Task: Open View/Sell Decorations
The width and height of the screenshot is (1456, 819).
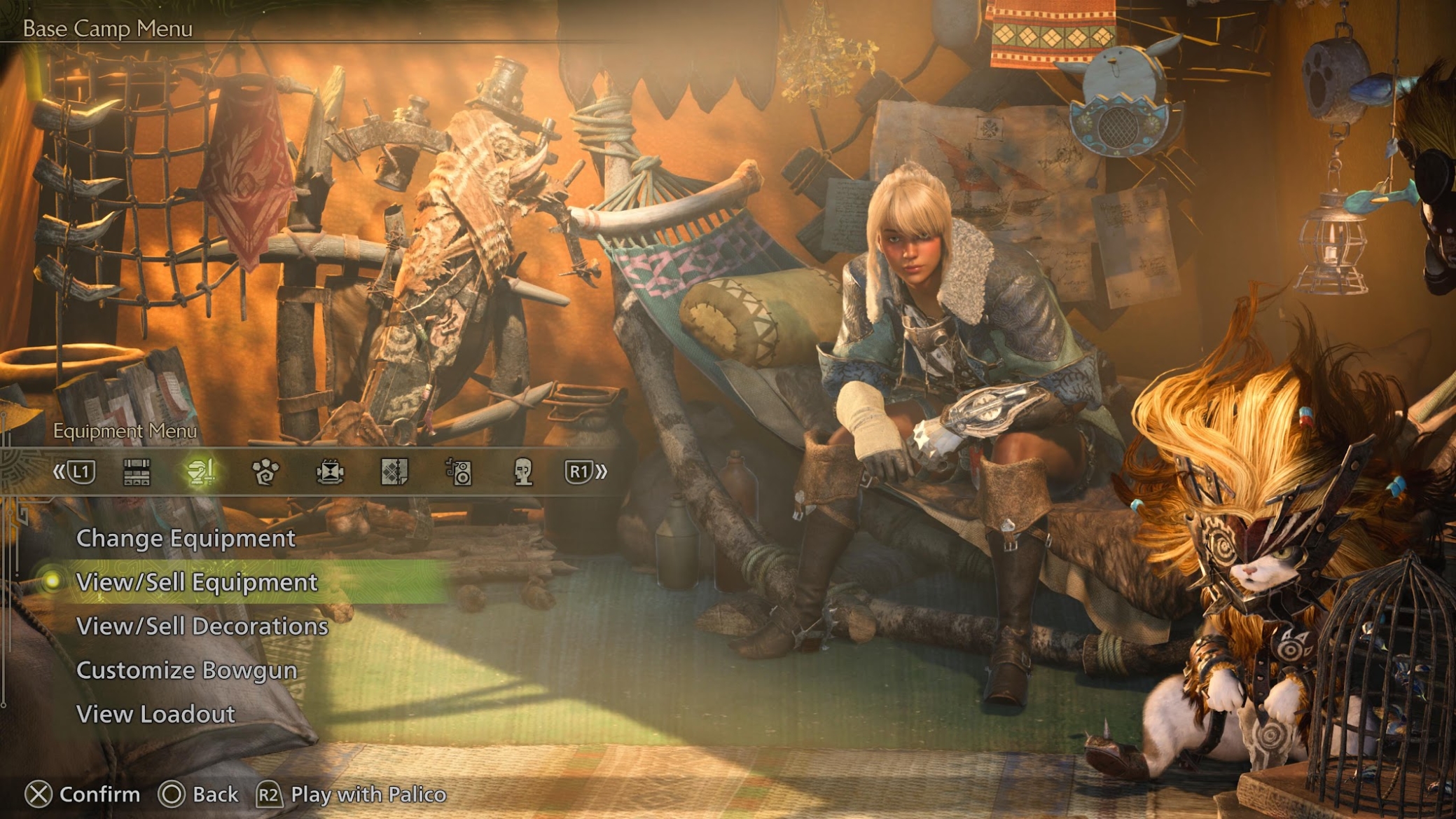Action: 202,626
